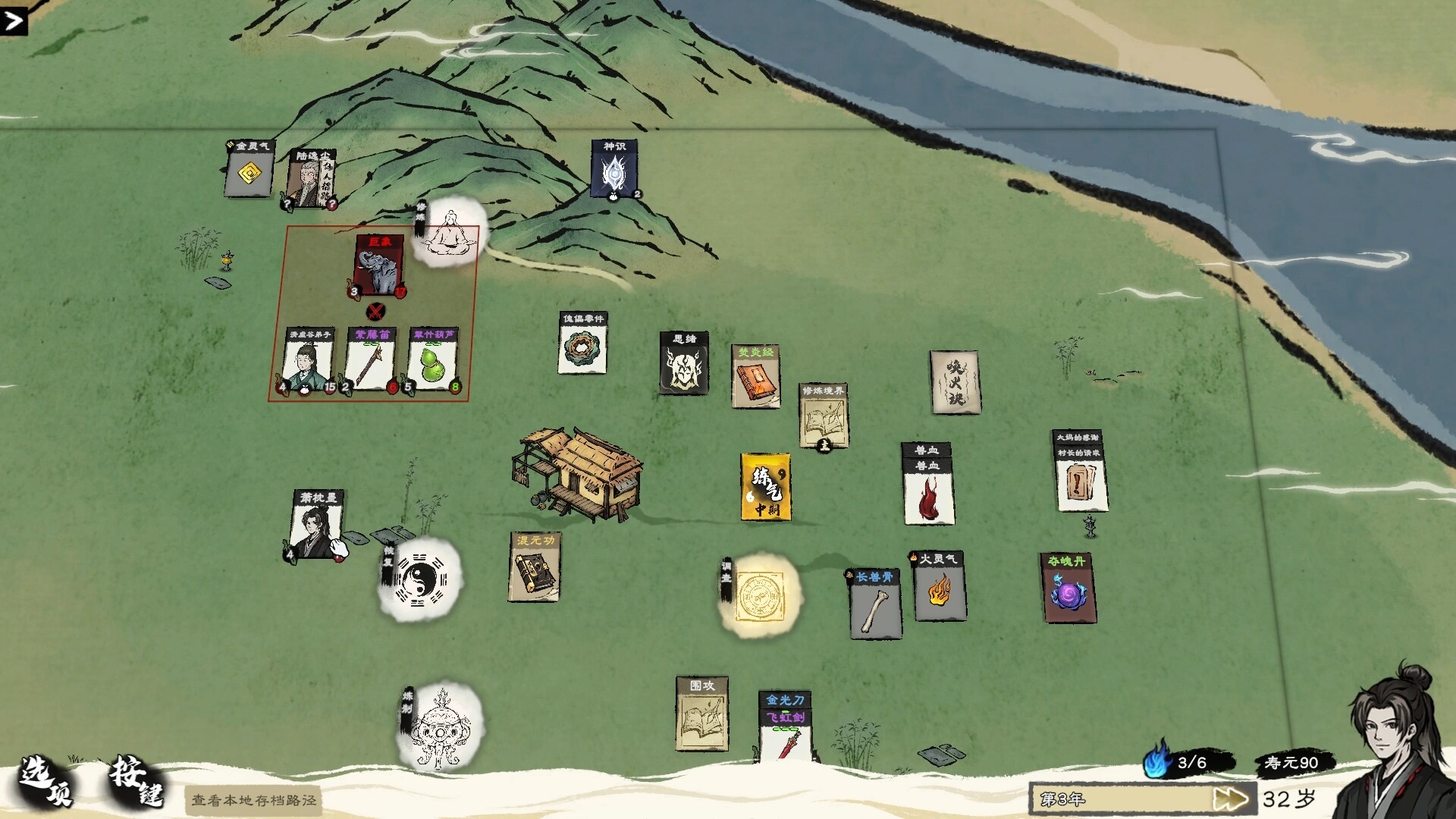The height and width of the screenshot is (819, 1456).
Task: Select the 吞魂丹 pill card
Action: point(1068,588)
